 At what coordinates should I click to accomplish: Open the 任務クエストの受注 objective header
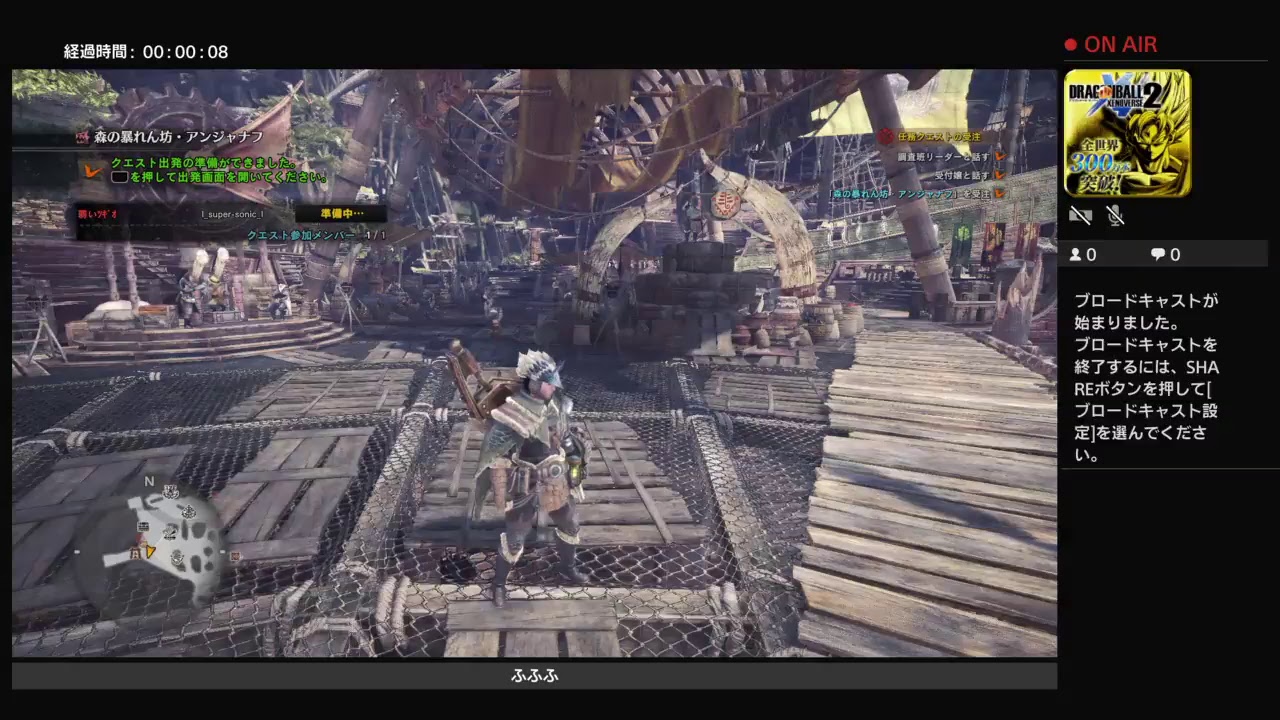(x=936, y=137)
